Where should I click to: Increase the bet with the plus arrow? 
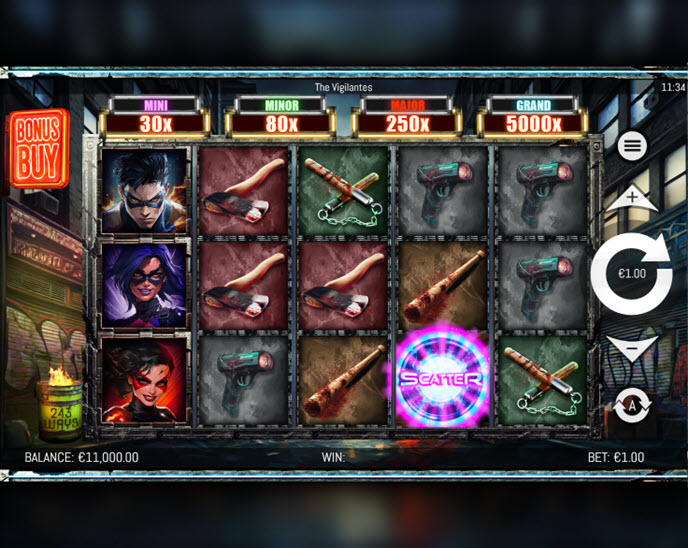(x=631, y=198)
